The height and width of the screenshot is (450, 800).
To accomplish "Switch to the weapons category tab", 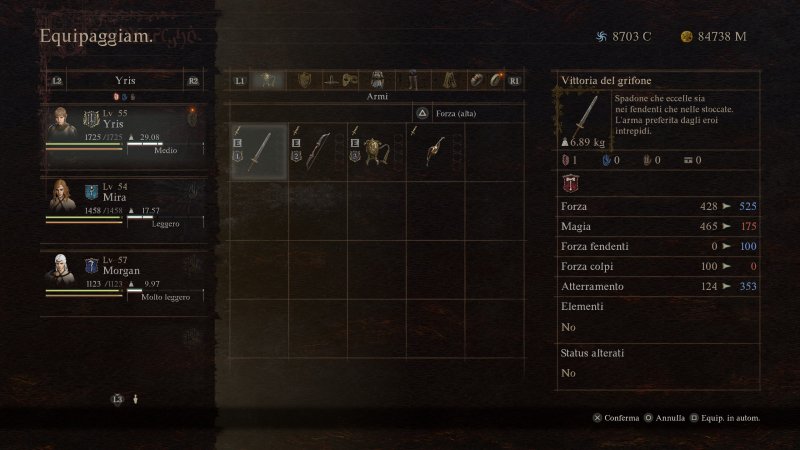I will [267, 80].
